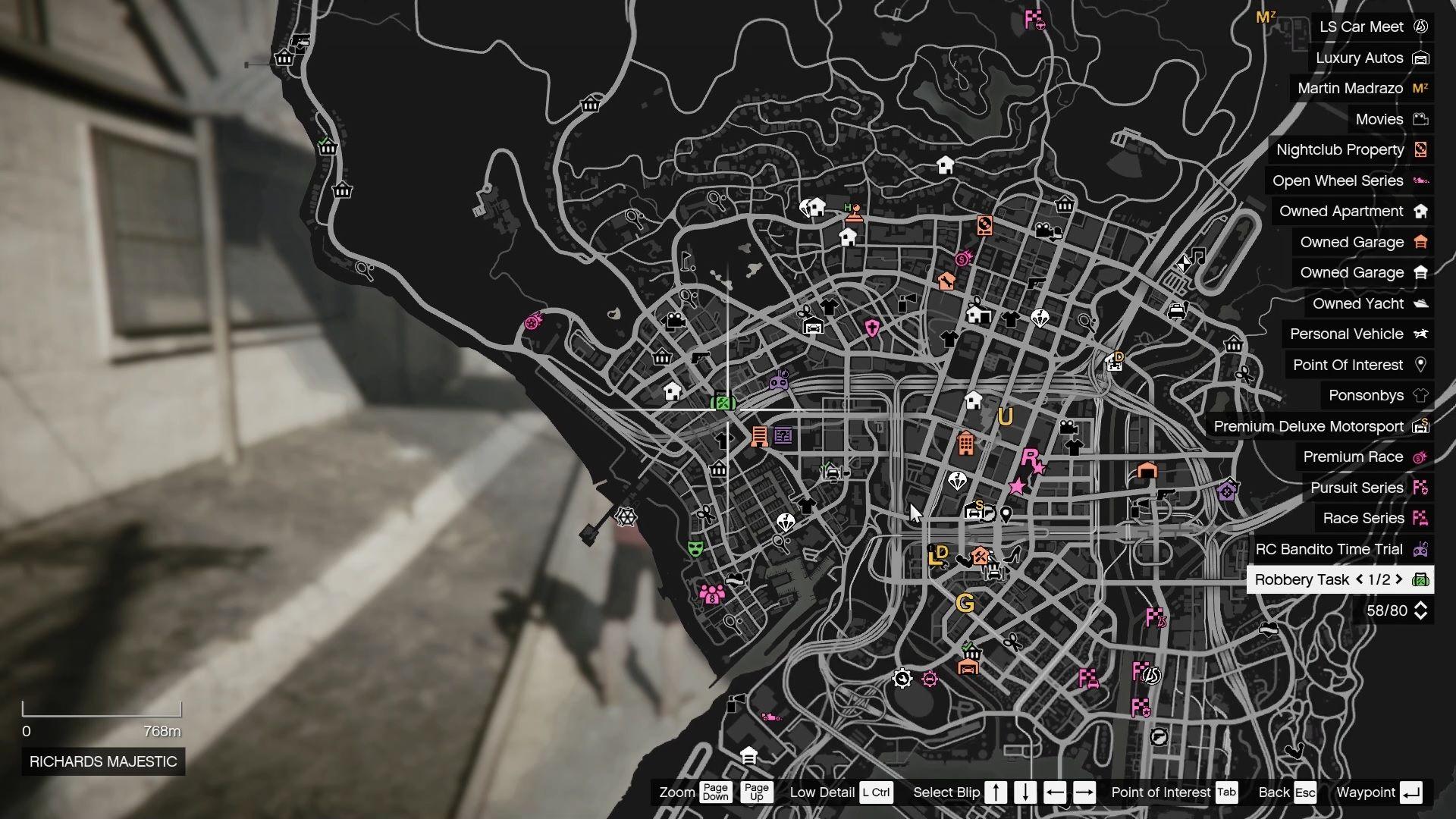
Task: Toggle Low Detail mode on the map
Action: point(877,792)
